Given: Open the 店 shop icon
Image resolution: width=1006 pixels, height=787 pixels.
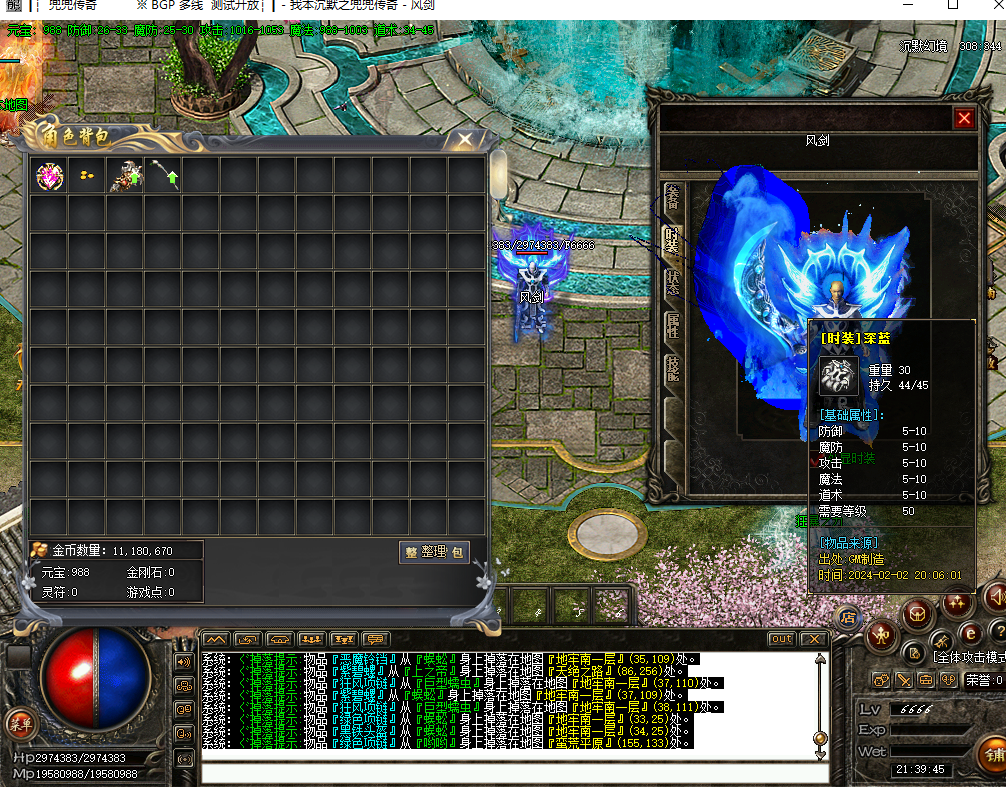Looking at the screenshot, I should click(x=847, y=616).
